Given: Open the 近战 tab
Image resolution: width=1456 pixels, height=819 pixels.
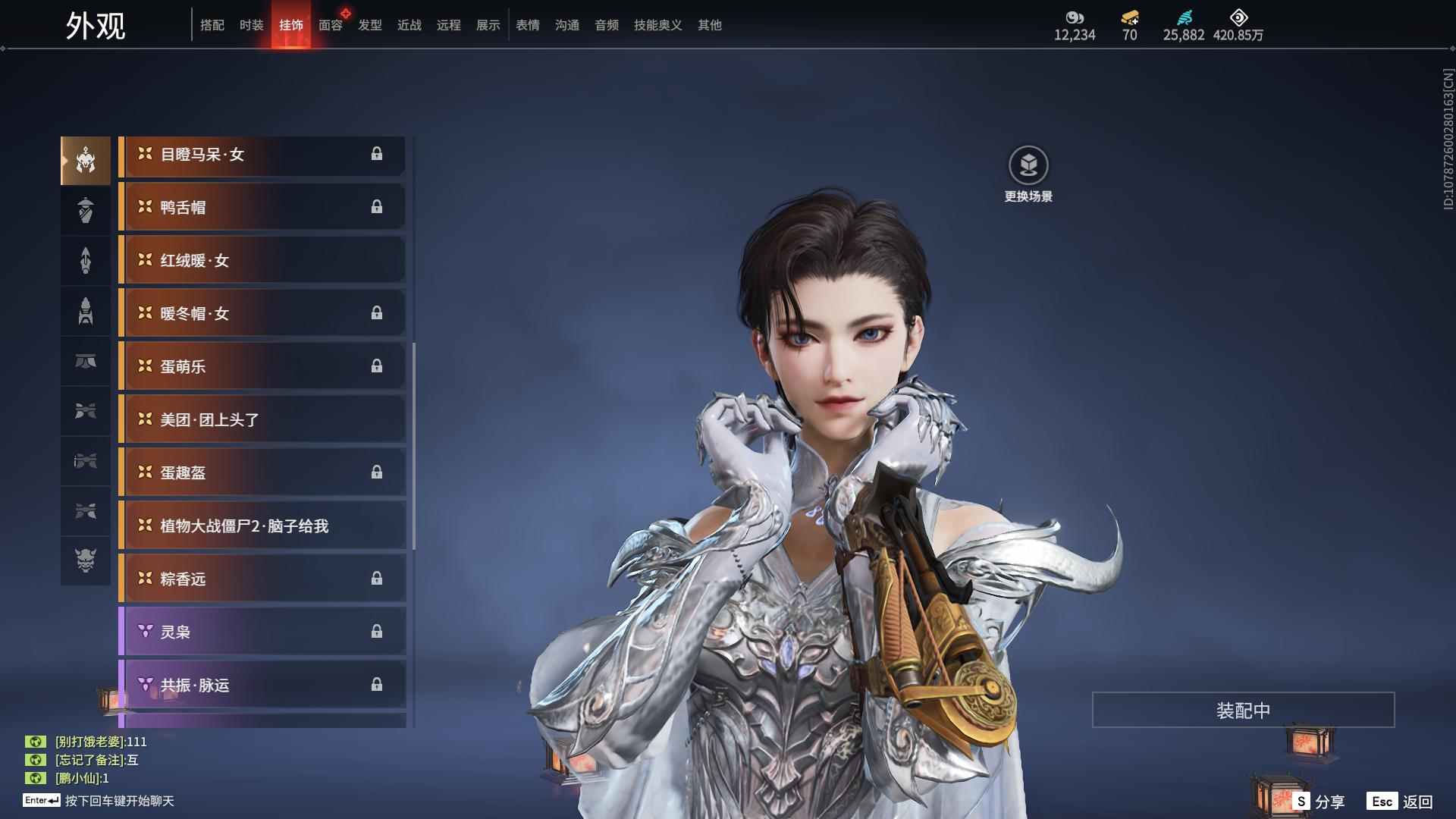Looking at the screenshot, I should [409, 25].
